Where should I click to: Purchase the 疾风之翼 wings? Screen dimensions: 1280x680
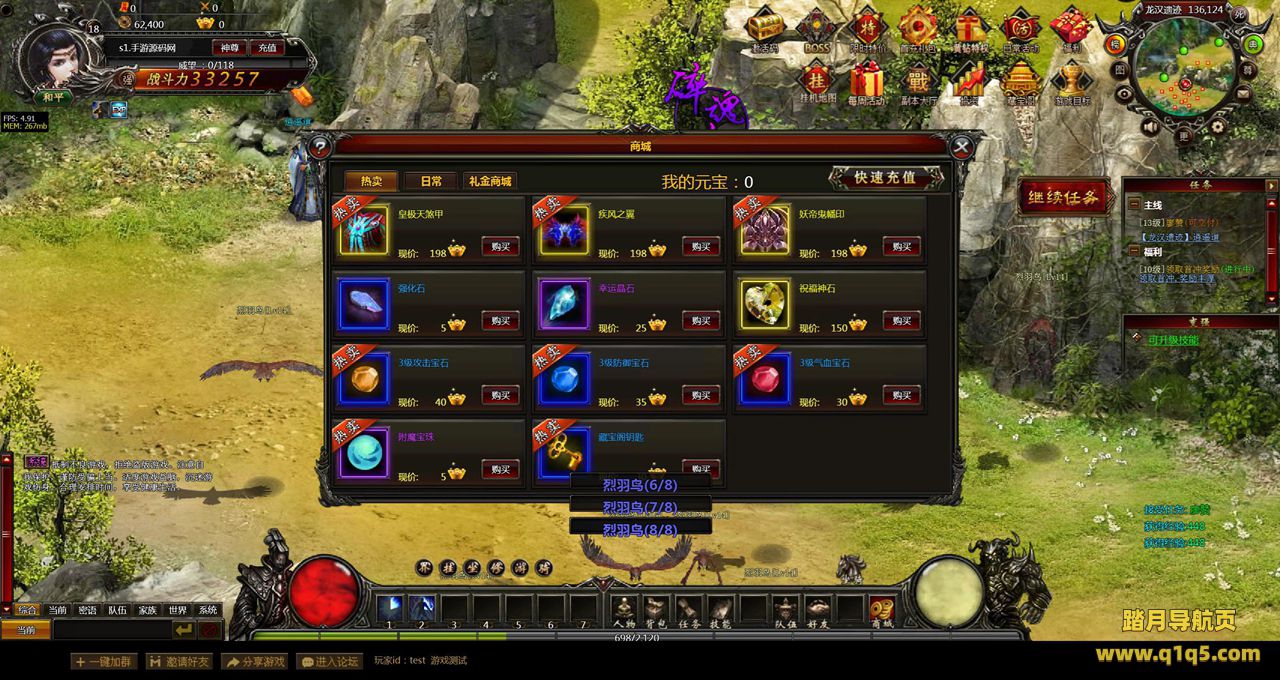tap(701, 247)
